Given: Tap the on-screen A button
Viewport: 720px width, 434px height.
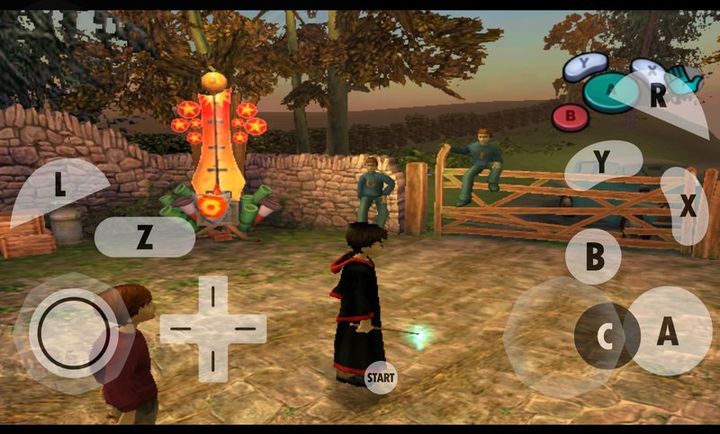Looking at the screenshot, I should [x=667, y=331].
